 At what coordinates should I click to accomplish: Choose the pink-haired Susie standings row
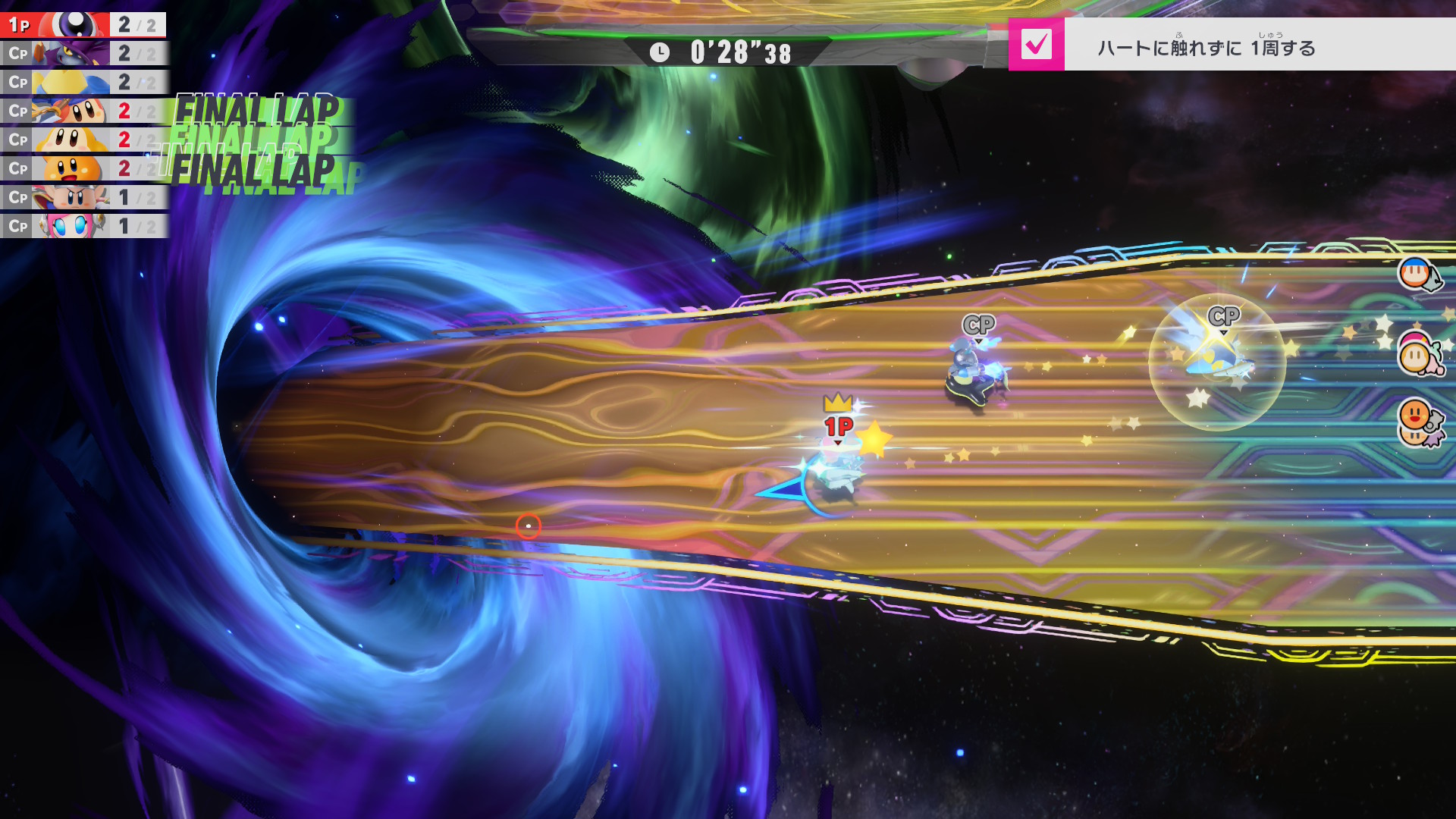(x=83, y=226)
